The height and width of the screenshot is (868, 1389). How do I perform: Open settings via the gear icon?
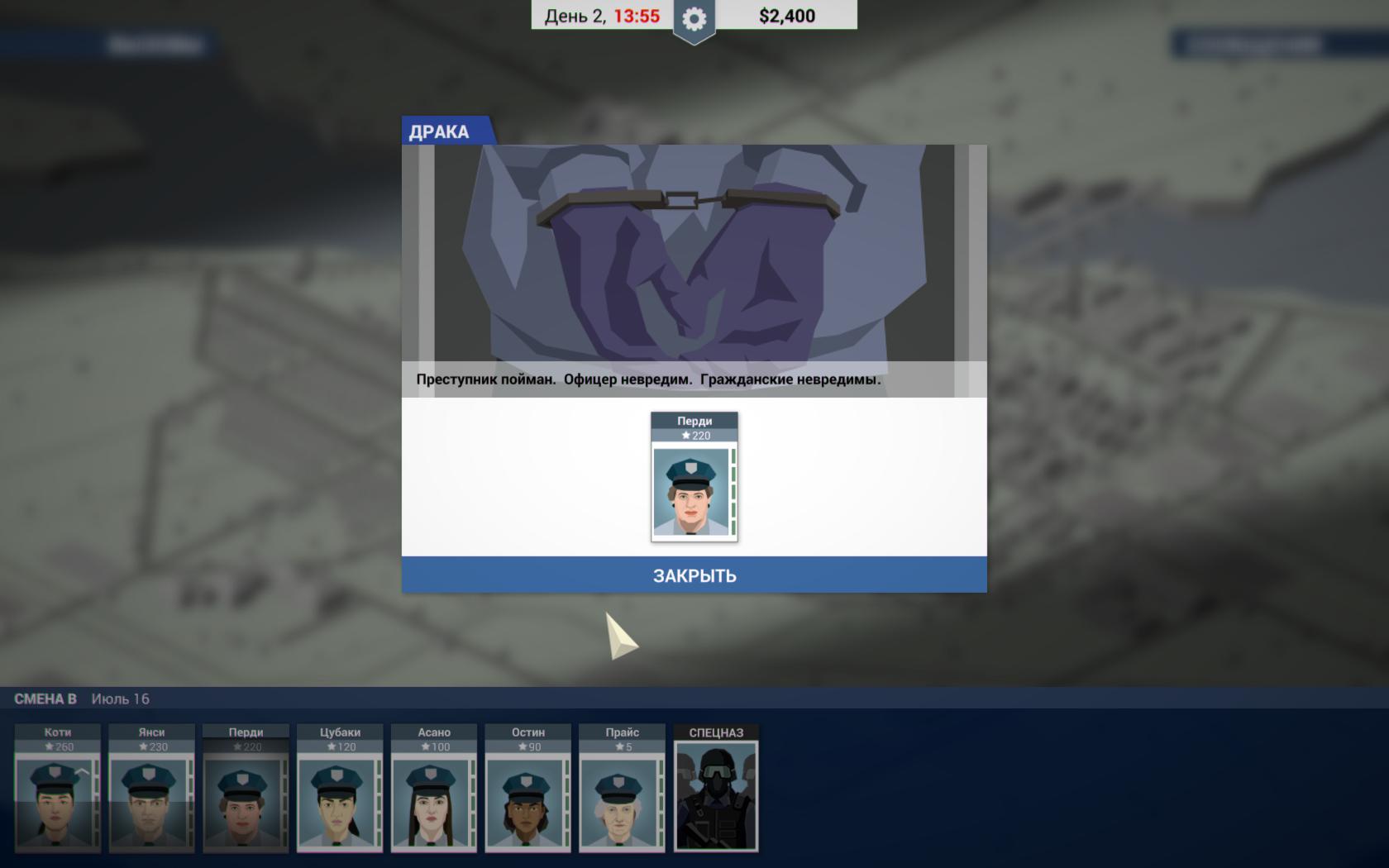[x=694, y=18]
